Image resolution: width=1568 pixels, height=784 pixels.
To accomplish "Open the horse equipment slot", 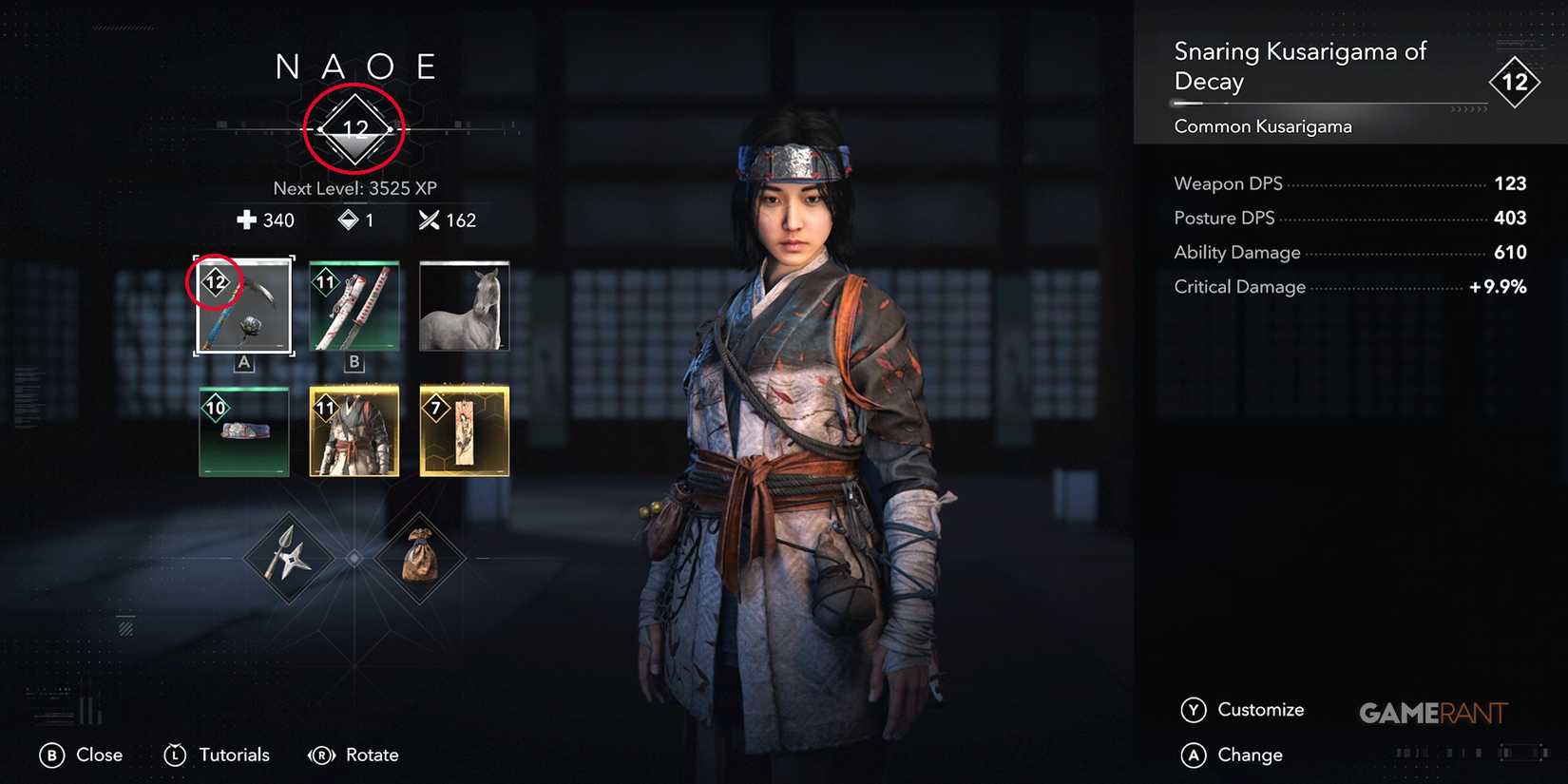I will click(x=463, y=304).
